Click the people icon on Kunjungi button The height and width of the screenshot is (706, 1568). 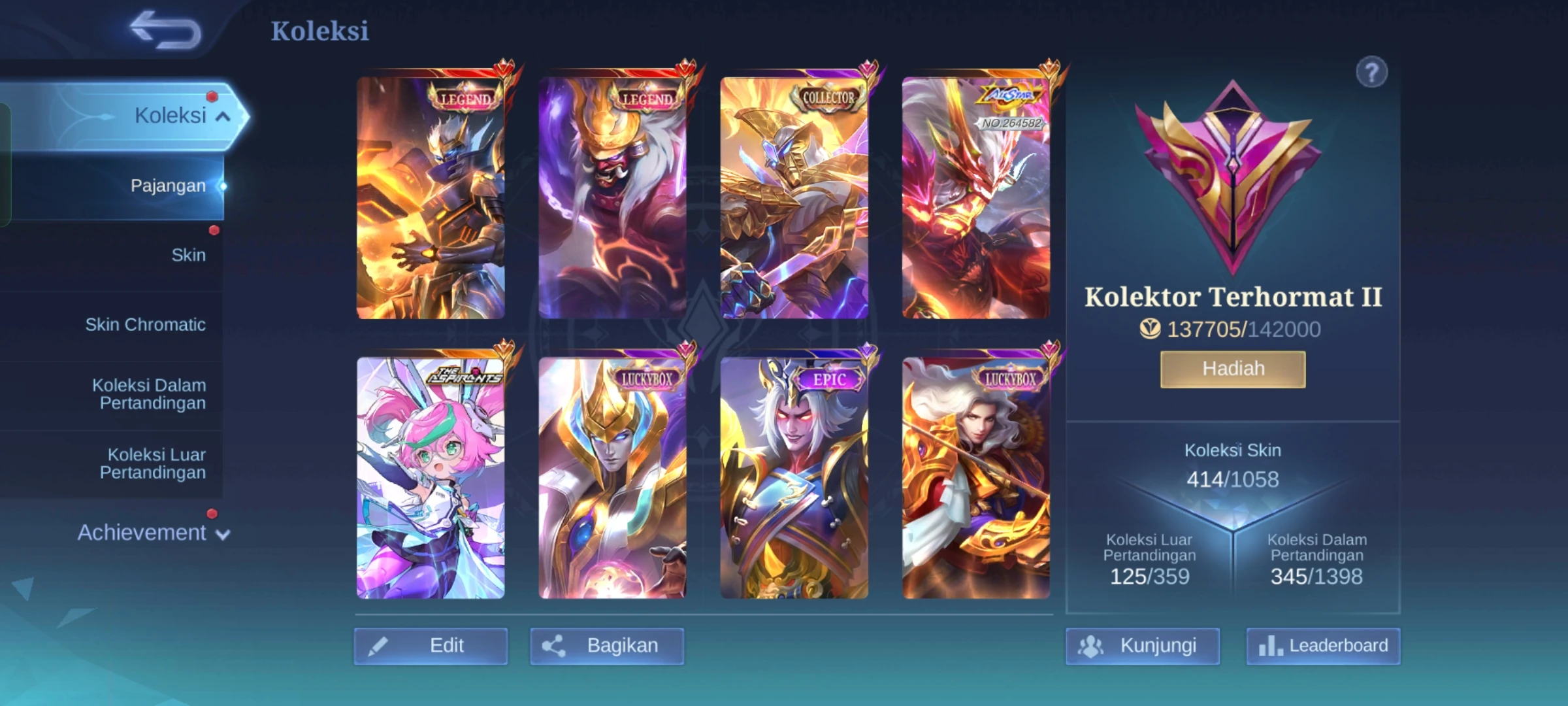[1092, 645]
